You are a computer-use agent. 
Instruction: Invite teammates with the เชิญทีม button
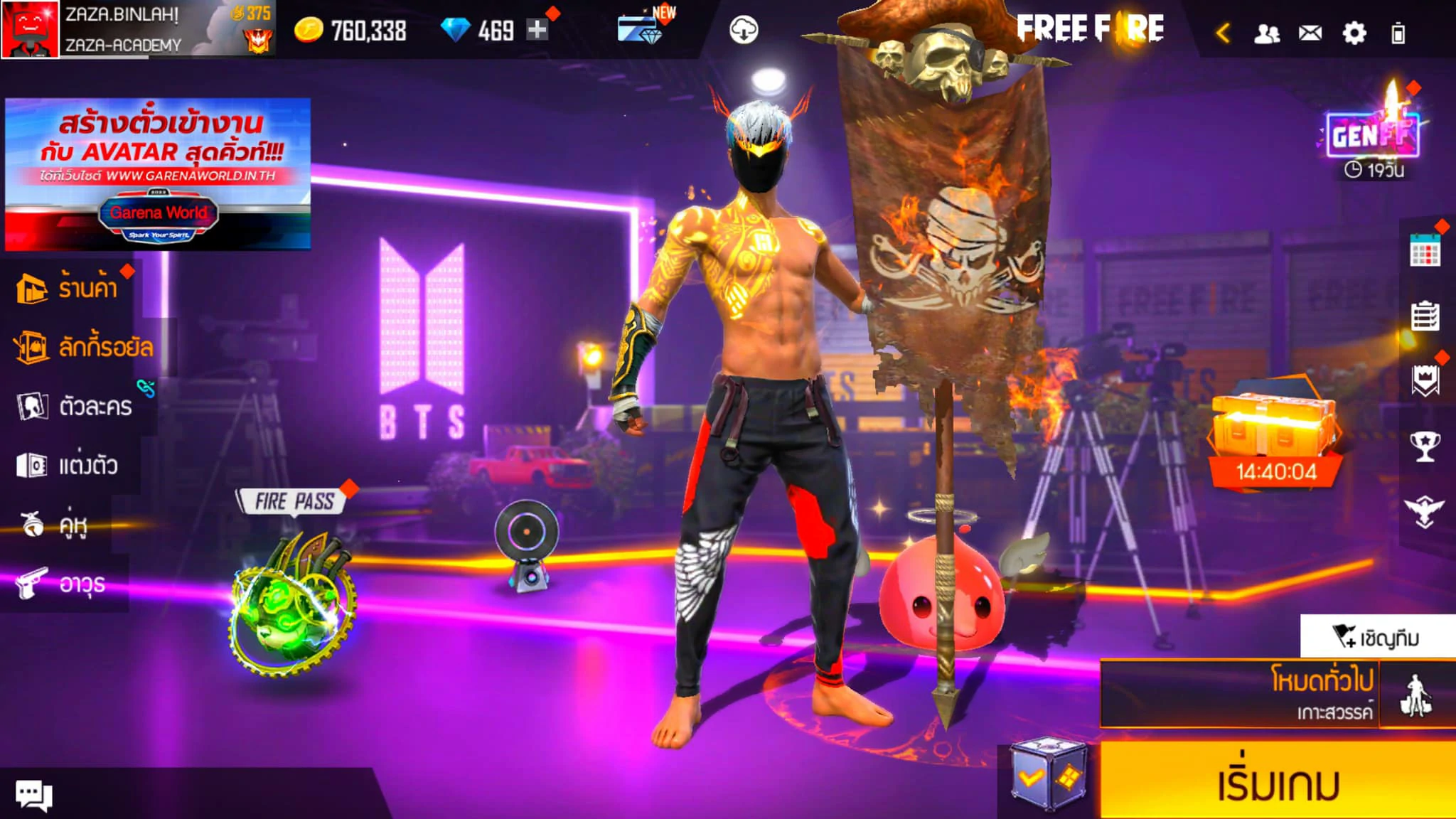(x=1376, y=637)
